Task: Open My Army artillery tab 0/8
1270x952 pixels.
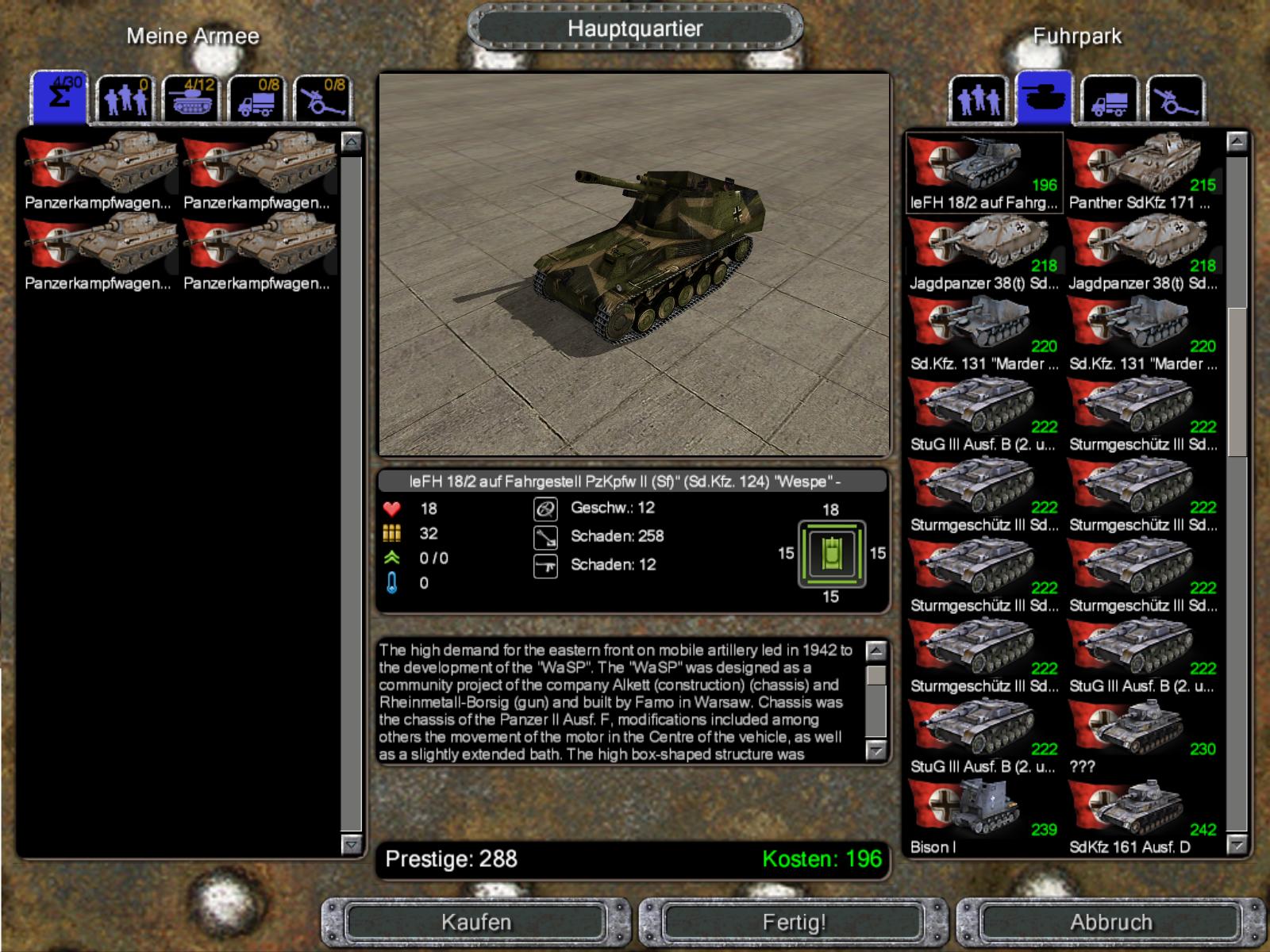Action: pos(322,100)
